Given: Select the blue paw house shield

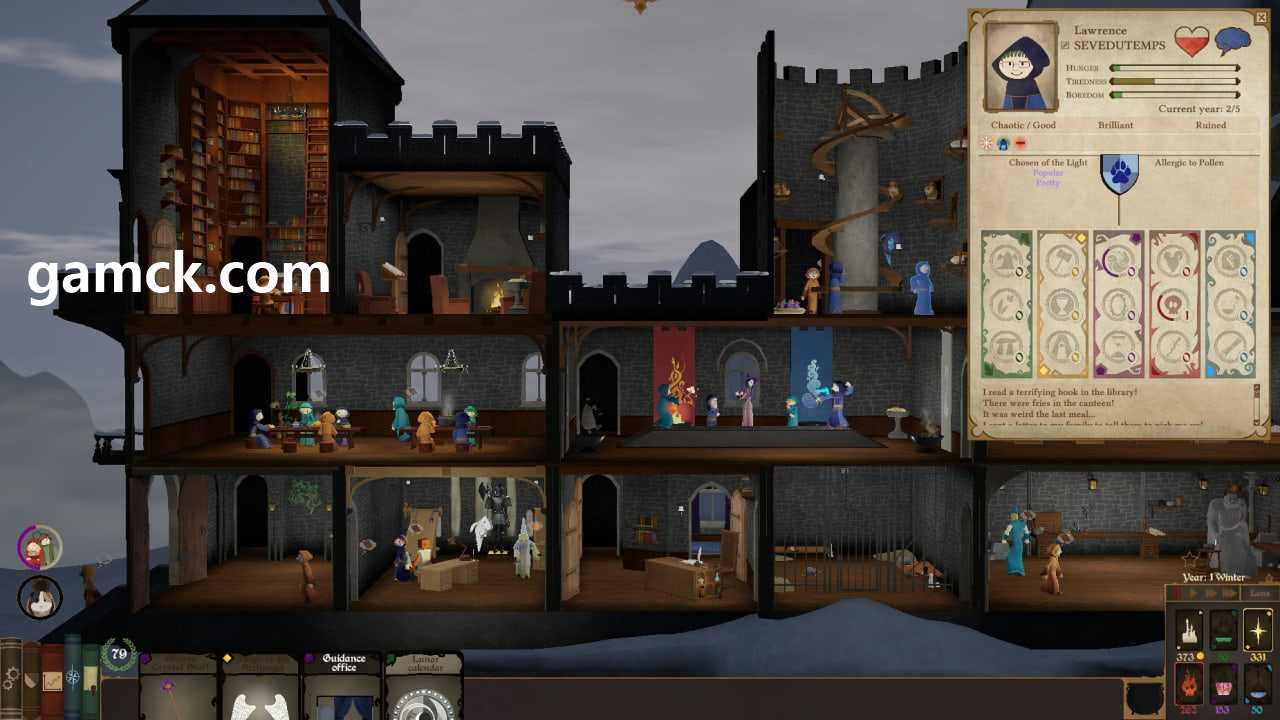Looking at the screenshot, I should pyautogui.click(x=1119, y=173).
